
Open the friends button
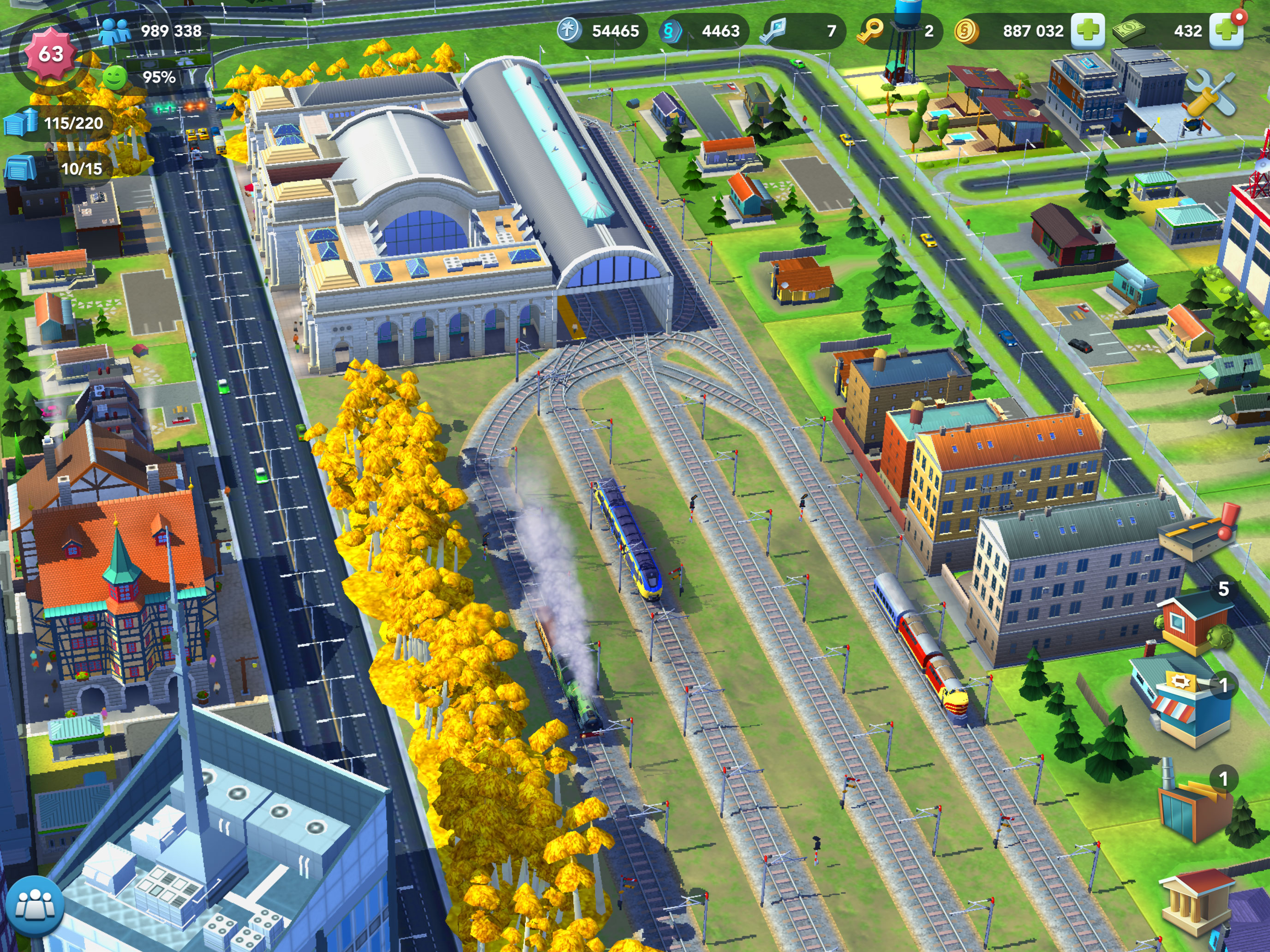36,906
